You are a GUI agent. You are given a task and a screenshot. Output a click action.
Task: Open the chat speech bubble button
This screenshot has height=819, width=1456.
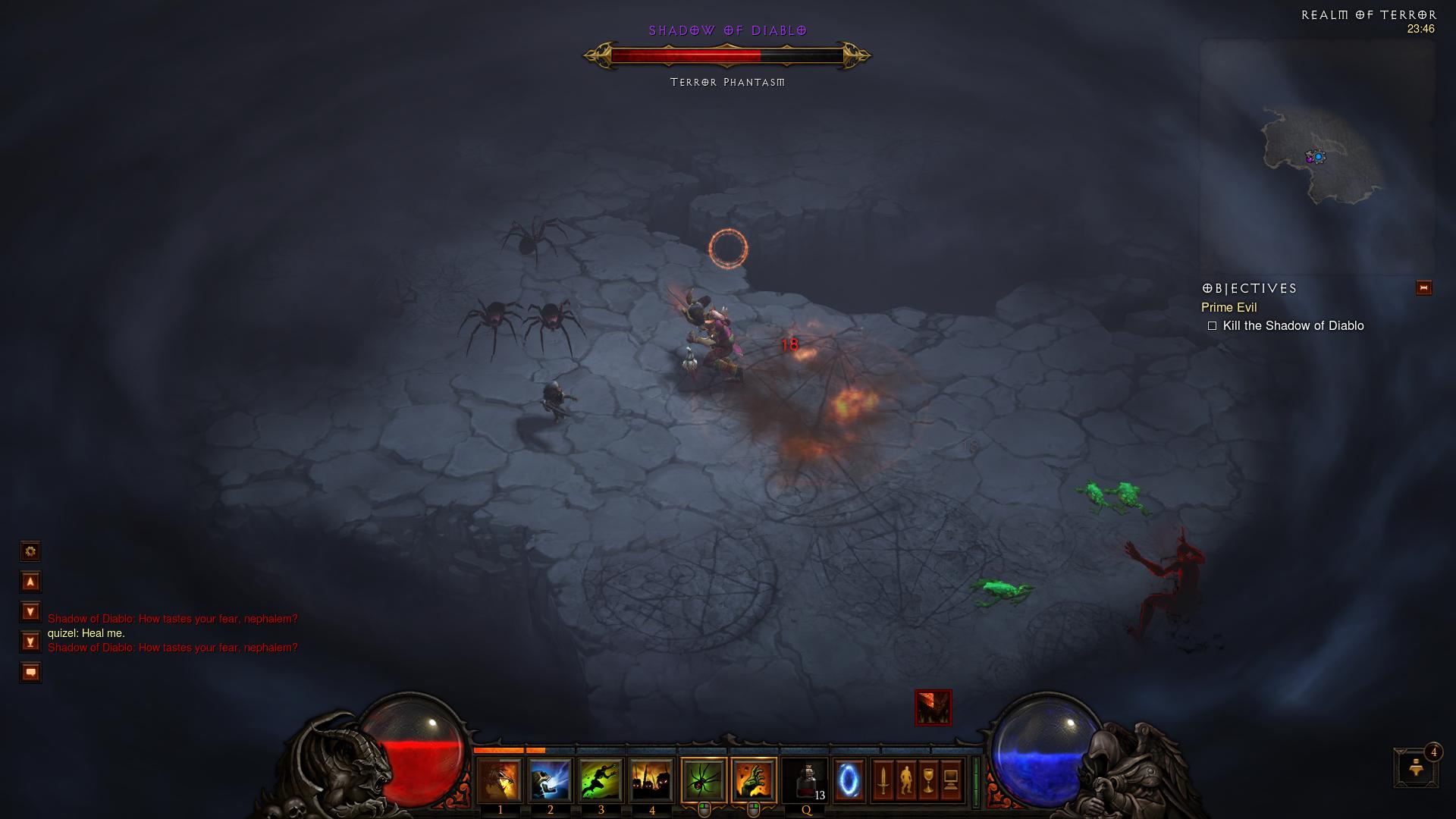(x=30, y=673)
